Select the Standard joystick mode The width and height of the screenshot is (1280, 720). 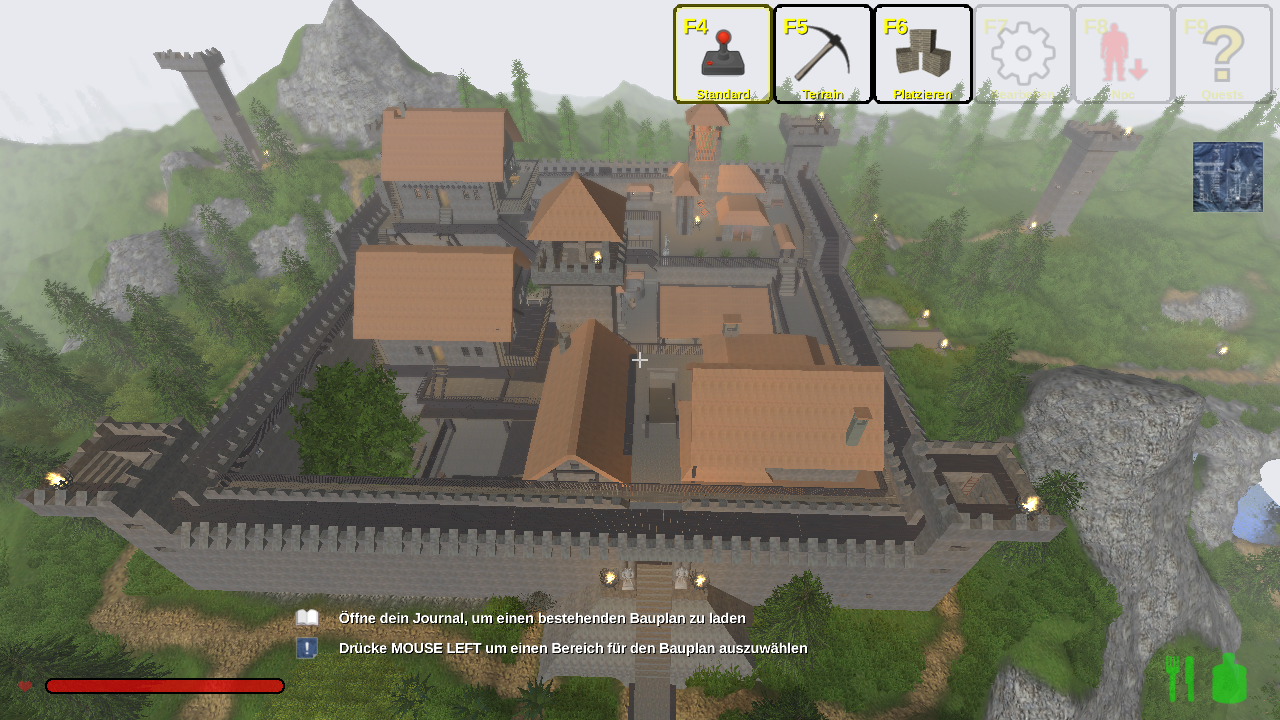point(723,54)
